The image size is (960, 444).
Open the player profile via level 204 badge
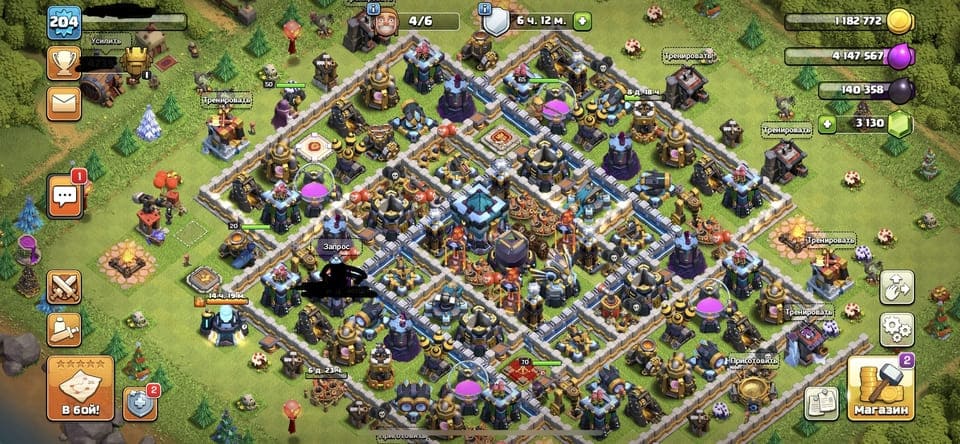tap(64, 22)
